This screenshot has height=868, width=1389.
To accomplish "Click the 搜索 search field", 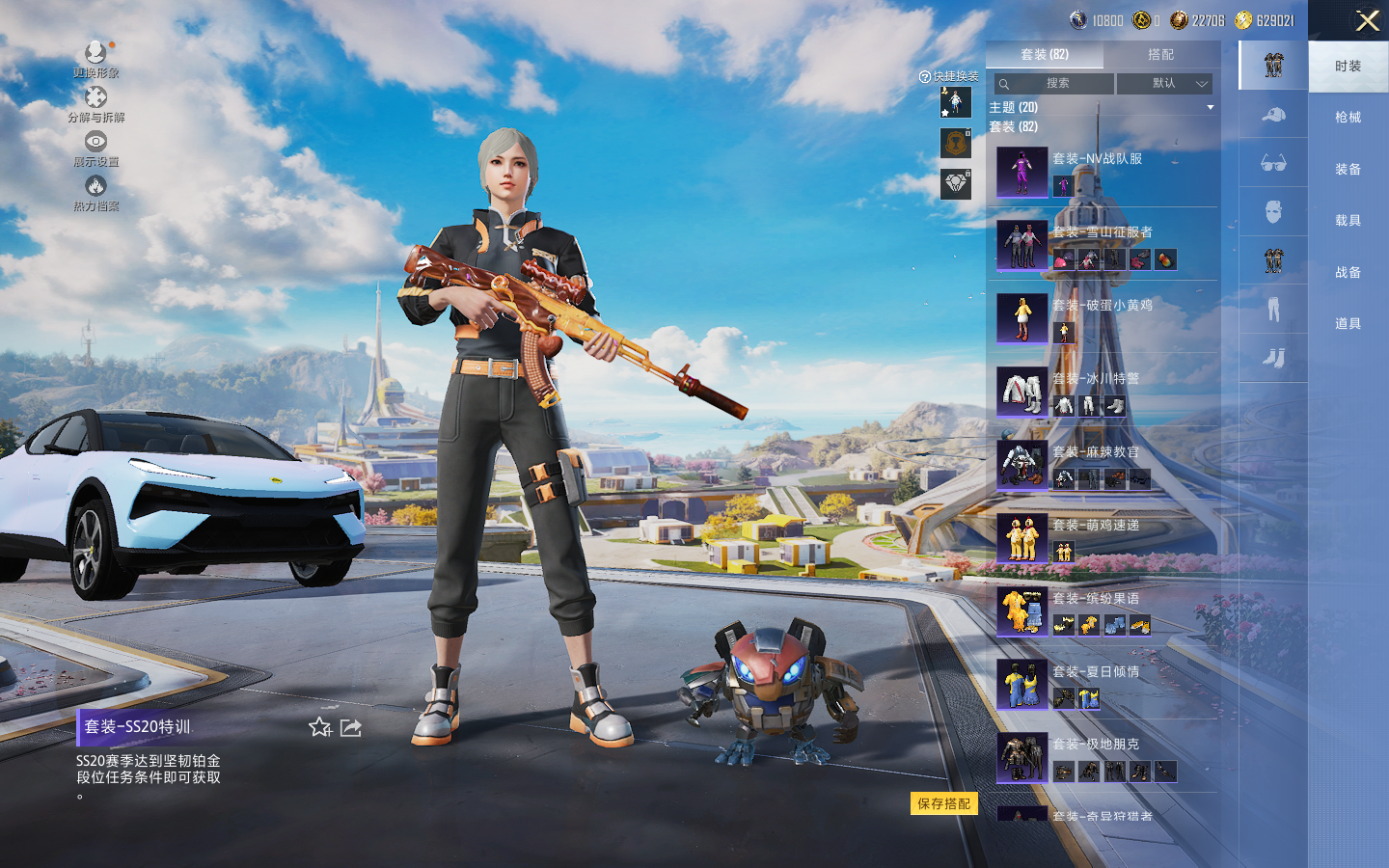I will click(1054, 84).
